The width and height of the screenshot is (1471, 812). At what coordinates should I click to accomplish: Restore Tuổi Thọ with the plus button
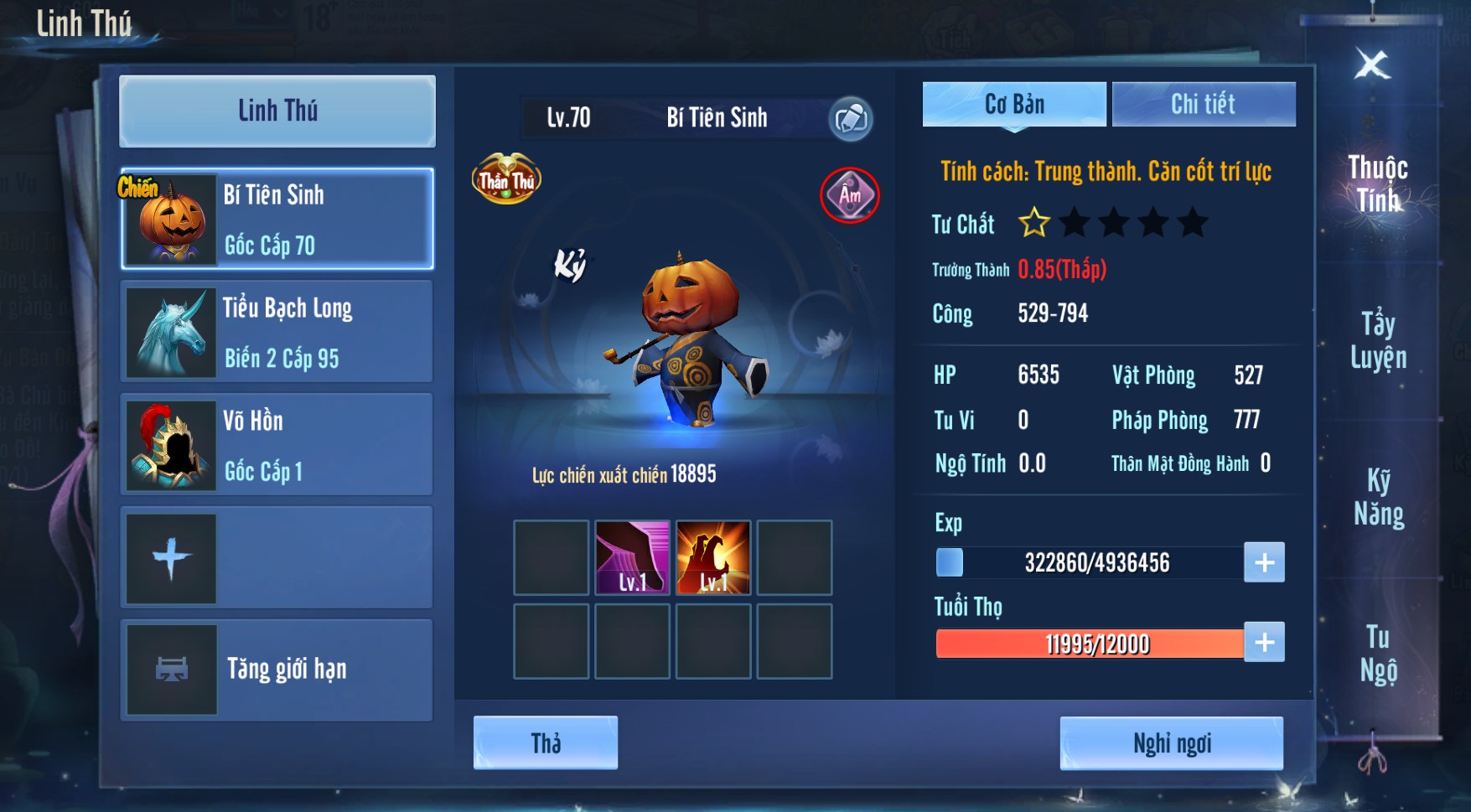pyautogui.click(x=1264, y=643)
